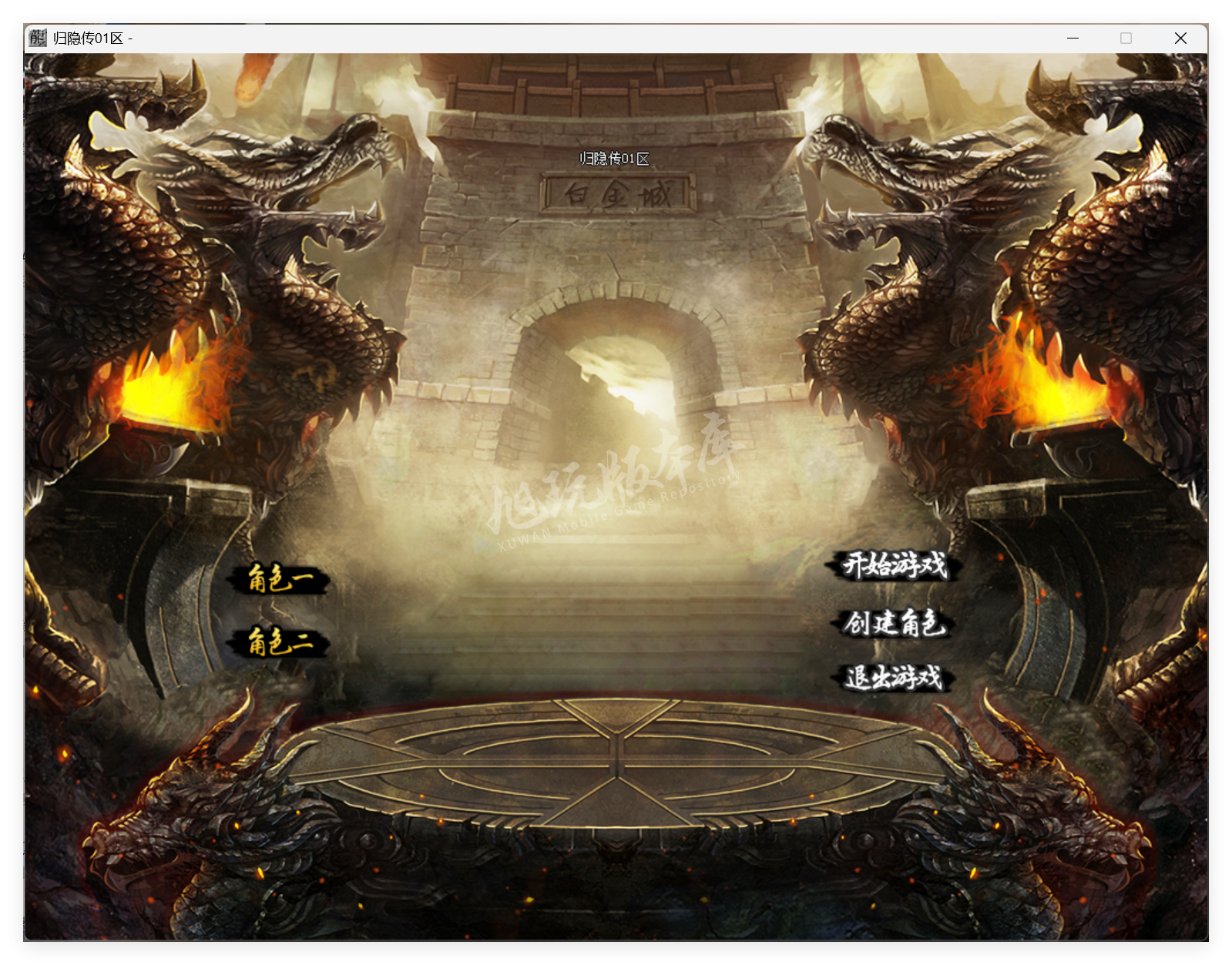Maximize the game window
The height and width of the screenshot is (965, 1232).
click(1126, 37)
